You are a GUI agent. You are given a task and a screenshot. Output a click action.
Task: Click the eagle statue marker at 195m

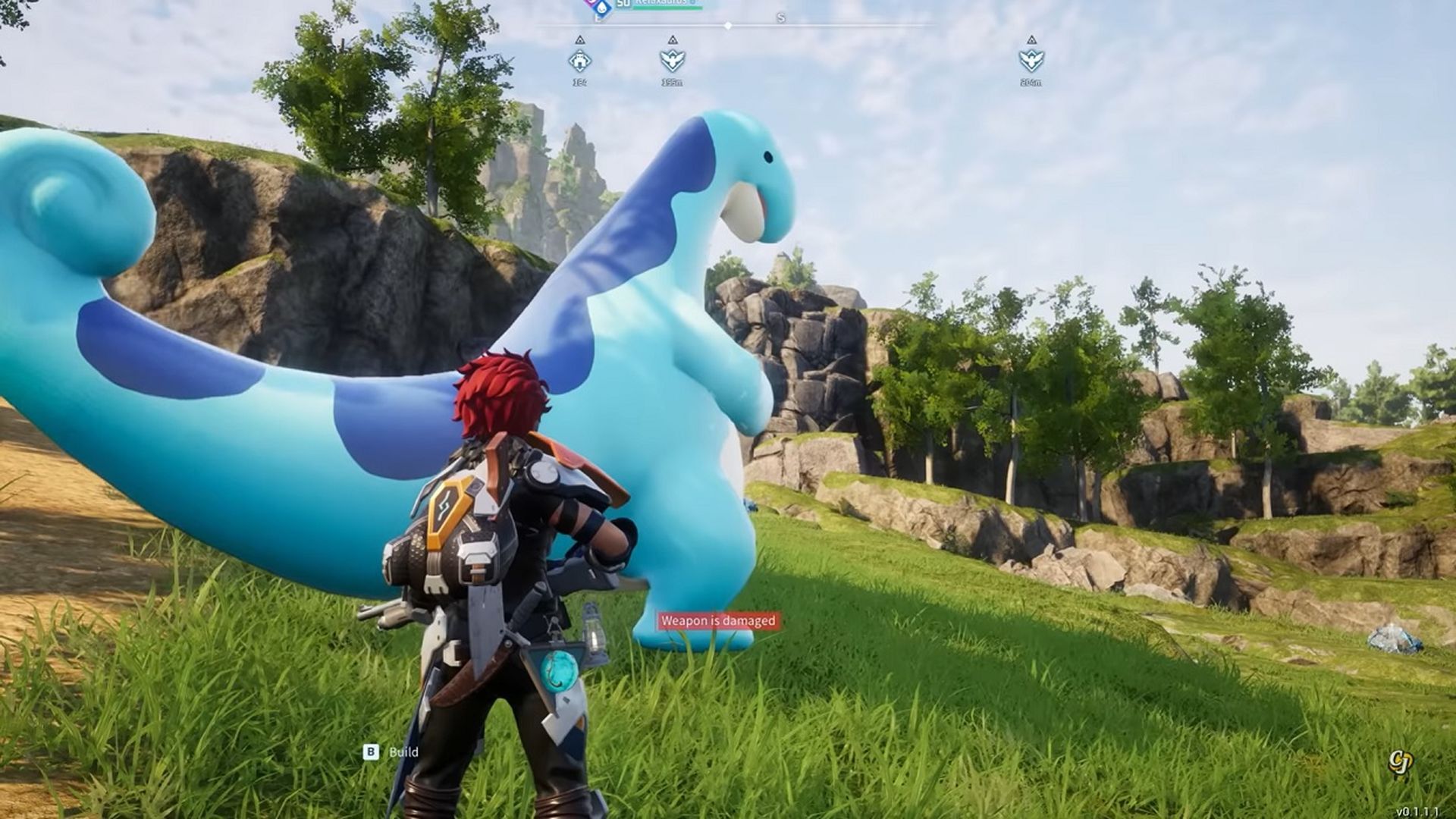coord(672,60)
